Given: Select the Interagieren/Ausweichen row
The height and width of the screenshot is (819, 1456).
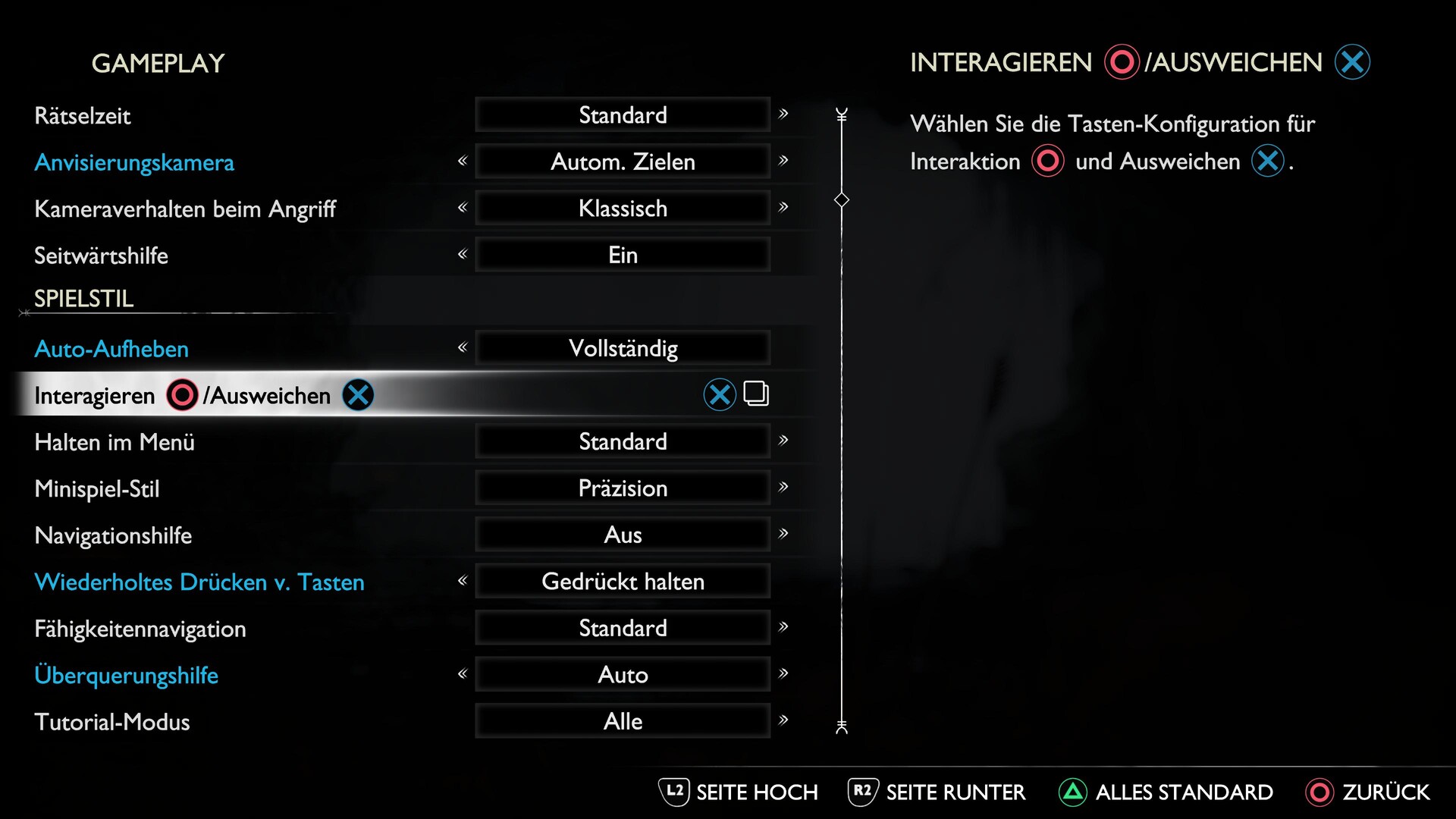Looking at the screenshot, I should (x=182, y=395).
